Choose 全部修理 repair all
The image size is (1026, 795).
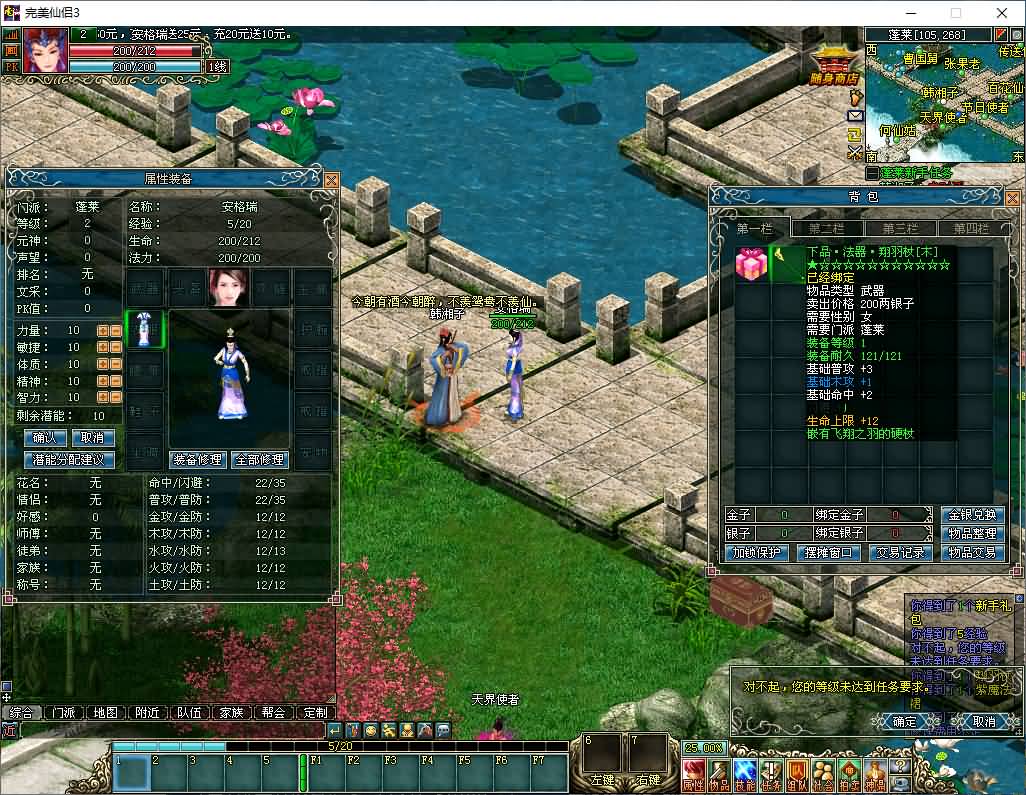(x=259, y=460)
